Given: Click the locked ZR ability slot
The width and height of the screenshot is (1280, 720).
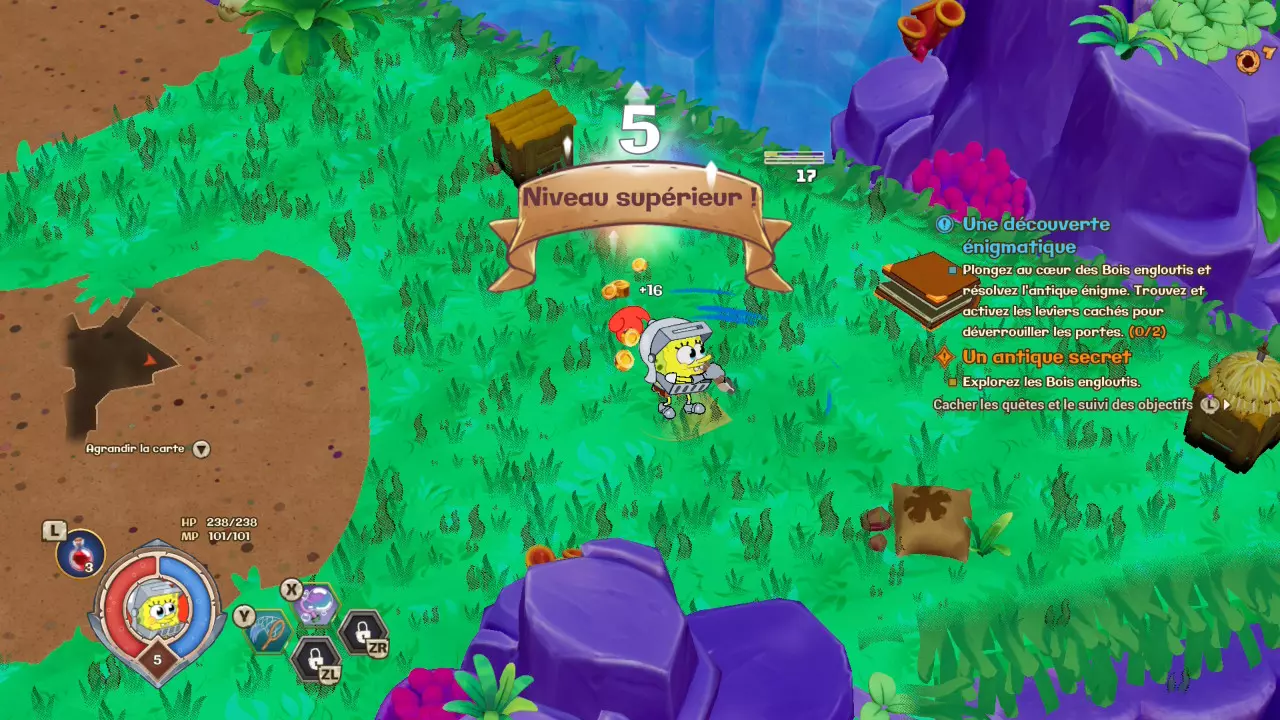Looking at the screenshot, I should coord(361,631).
